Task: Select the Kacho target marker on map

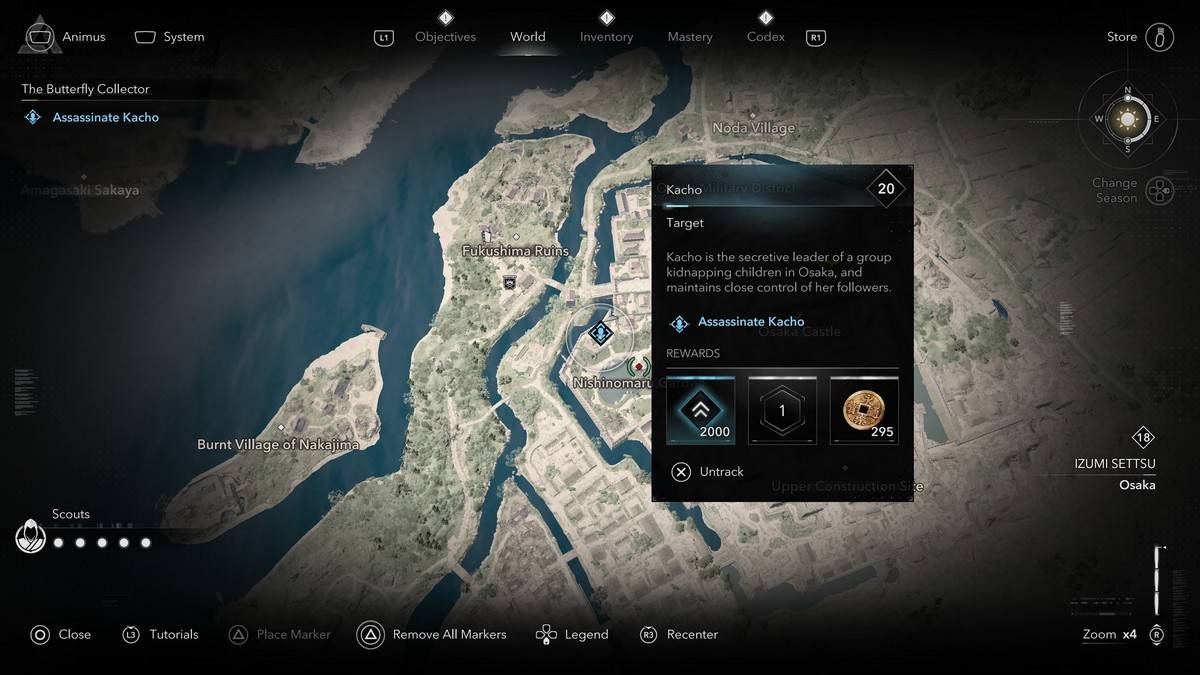Action: click(x=600, y=332)
